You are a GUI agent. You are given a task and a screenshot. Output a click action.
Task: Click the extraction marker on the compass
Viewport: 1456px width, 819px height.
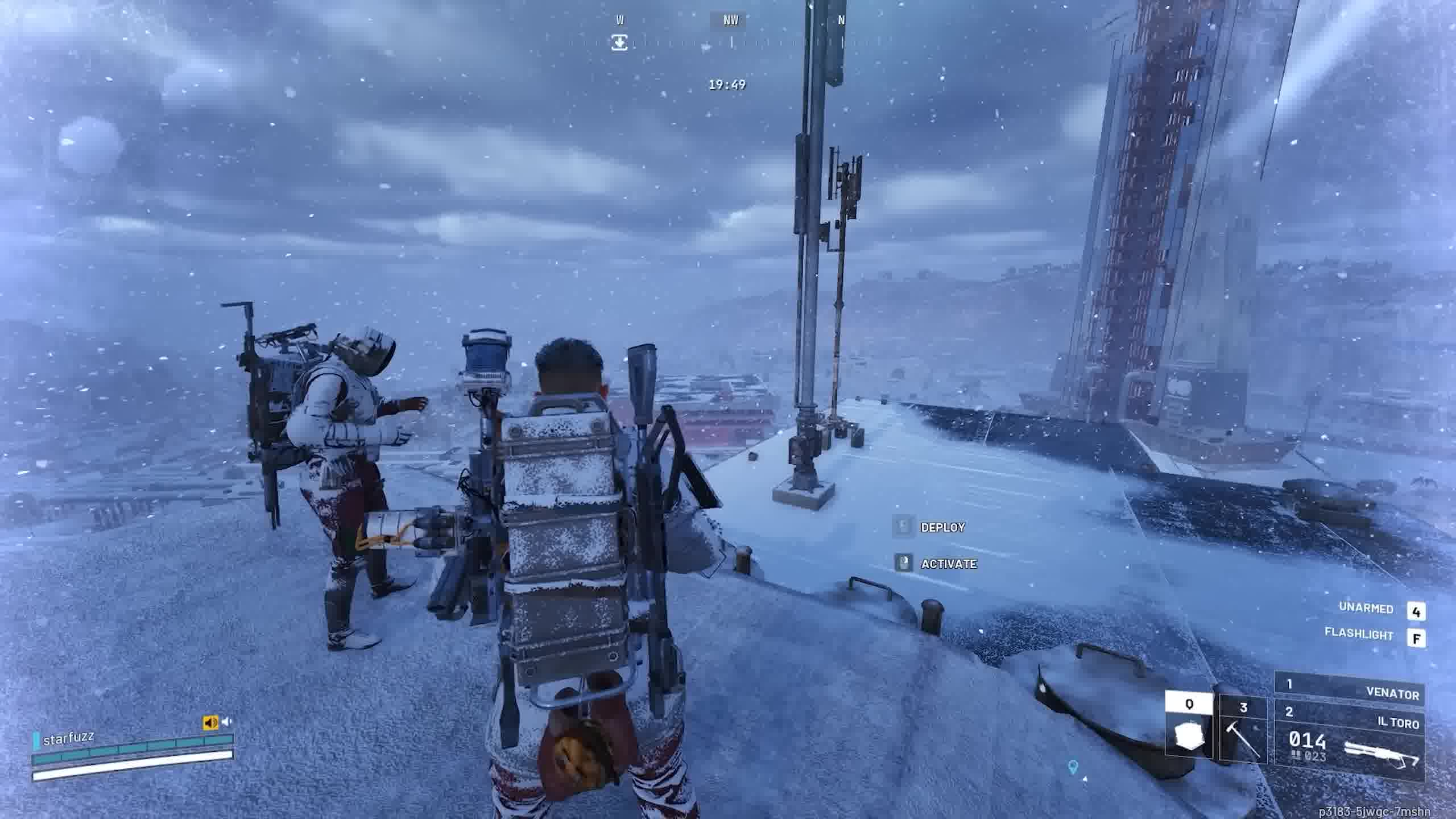619,43
